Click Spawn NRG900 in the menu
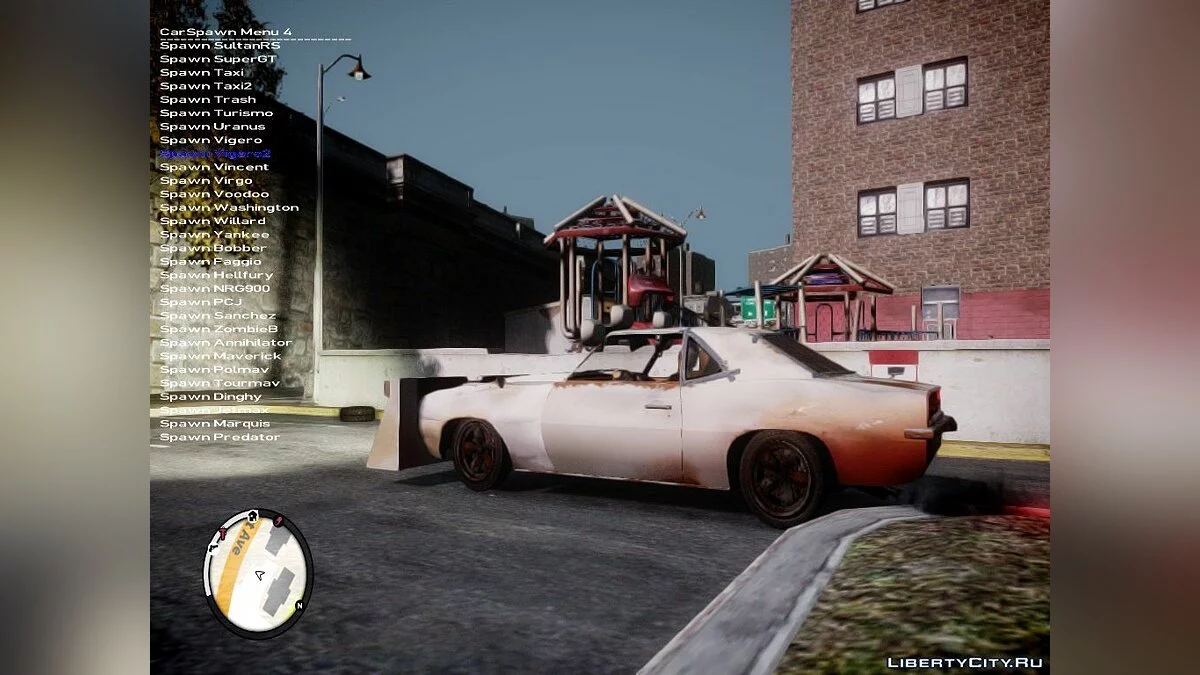Image resolution: width=1200 pixels, height=675 pixels. tap(215, 288)
